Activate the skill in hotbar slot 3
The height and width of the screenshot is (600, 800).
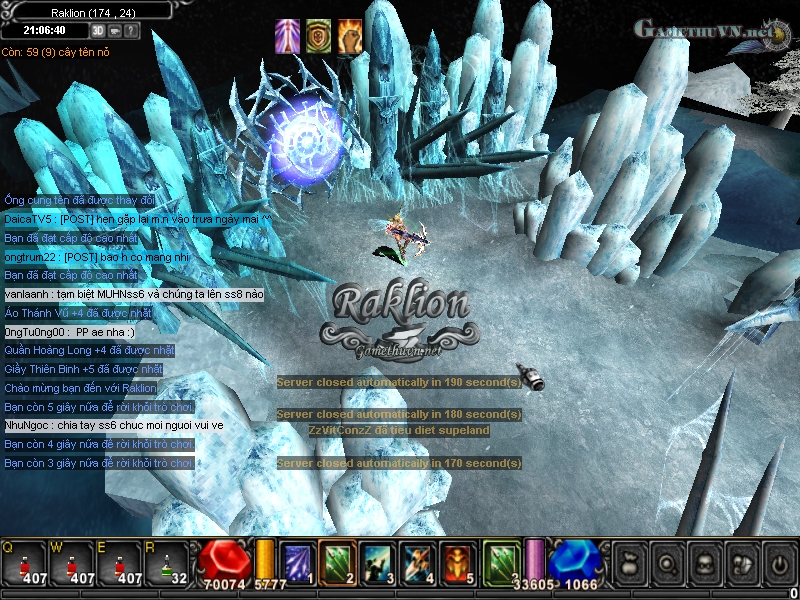[x=378, y=562]
